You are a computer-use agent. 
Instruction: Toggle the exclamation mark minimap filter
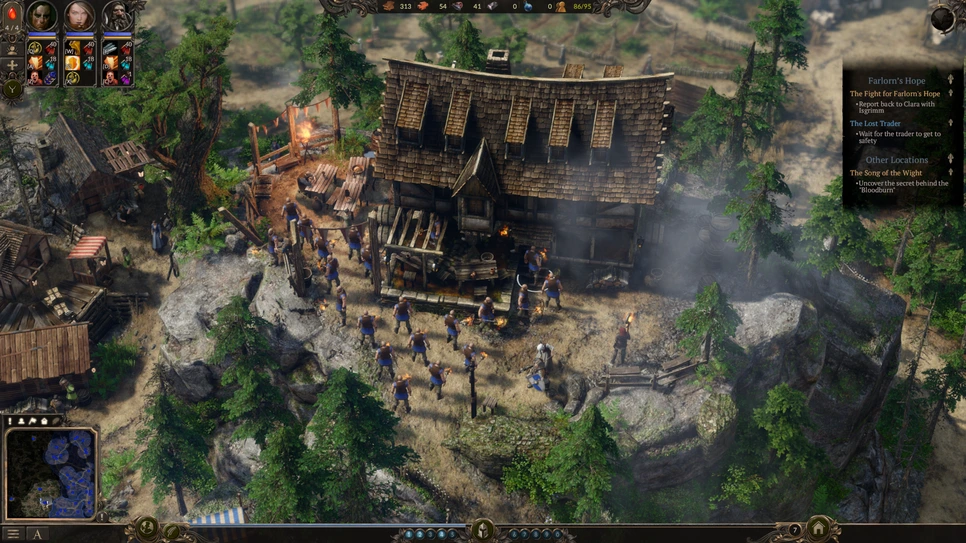11,421
